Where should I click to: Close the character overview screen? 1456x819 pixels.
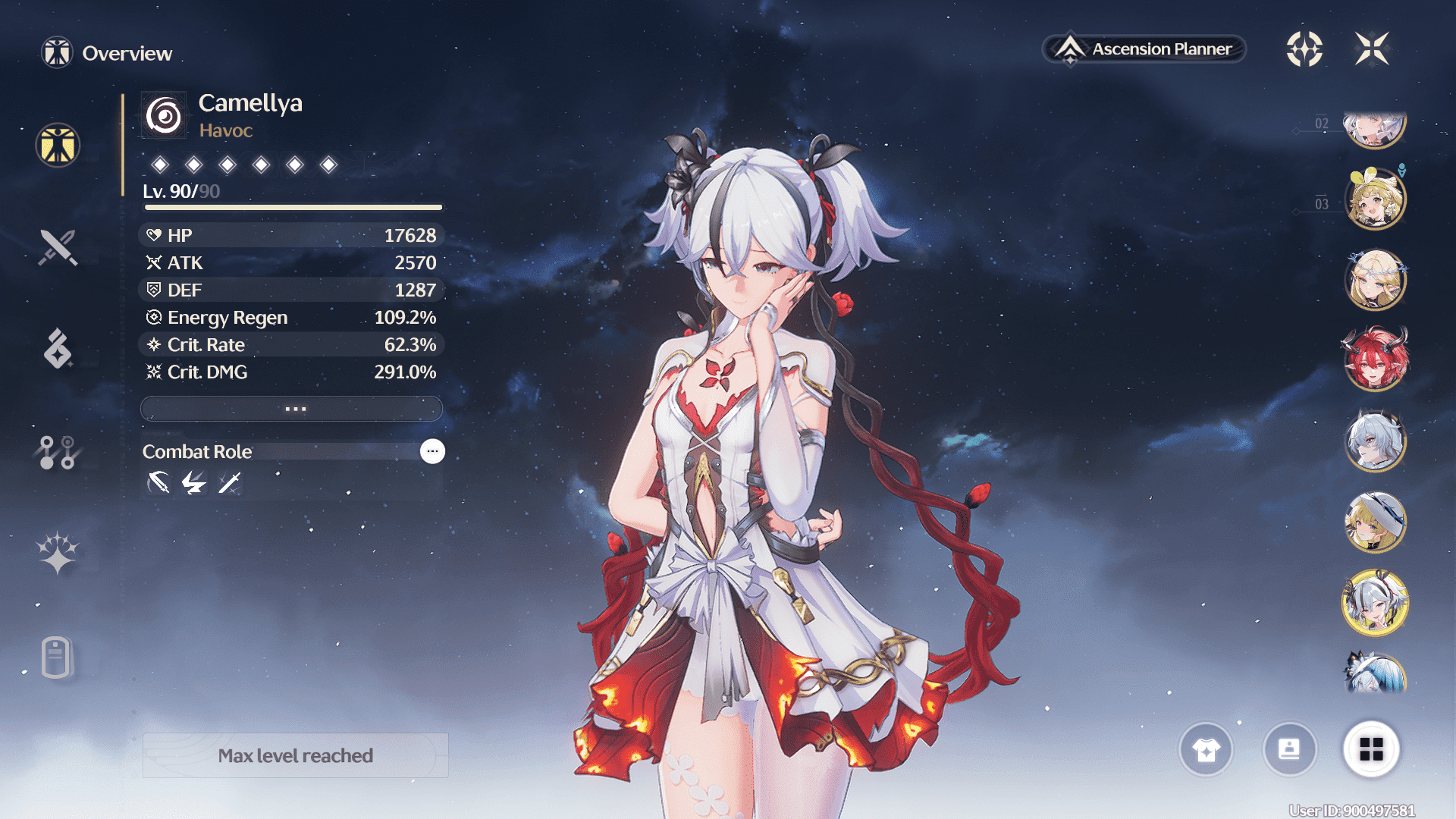click(x=1372, y=49)
